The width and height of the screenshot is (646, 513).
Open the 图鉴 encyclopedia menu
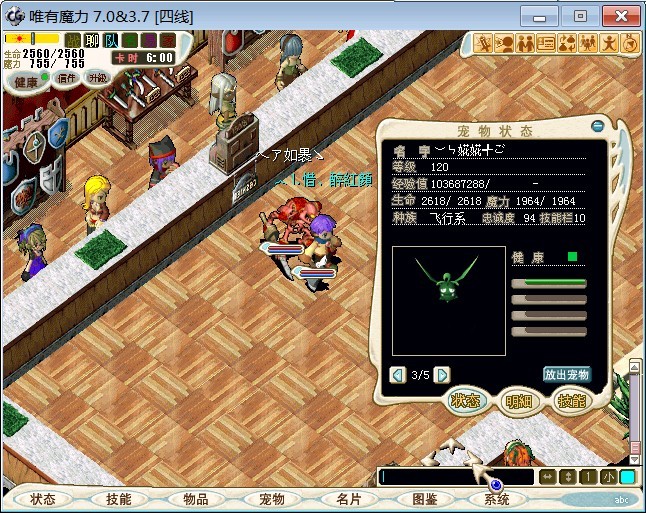(424, 498)
